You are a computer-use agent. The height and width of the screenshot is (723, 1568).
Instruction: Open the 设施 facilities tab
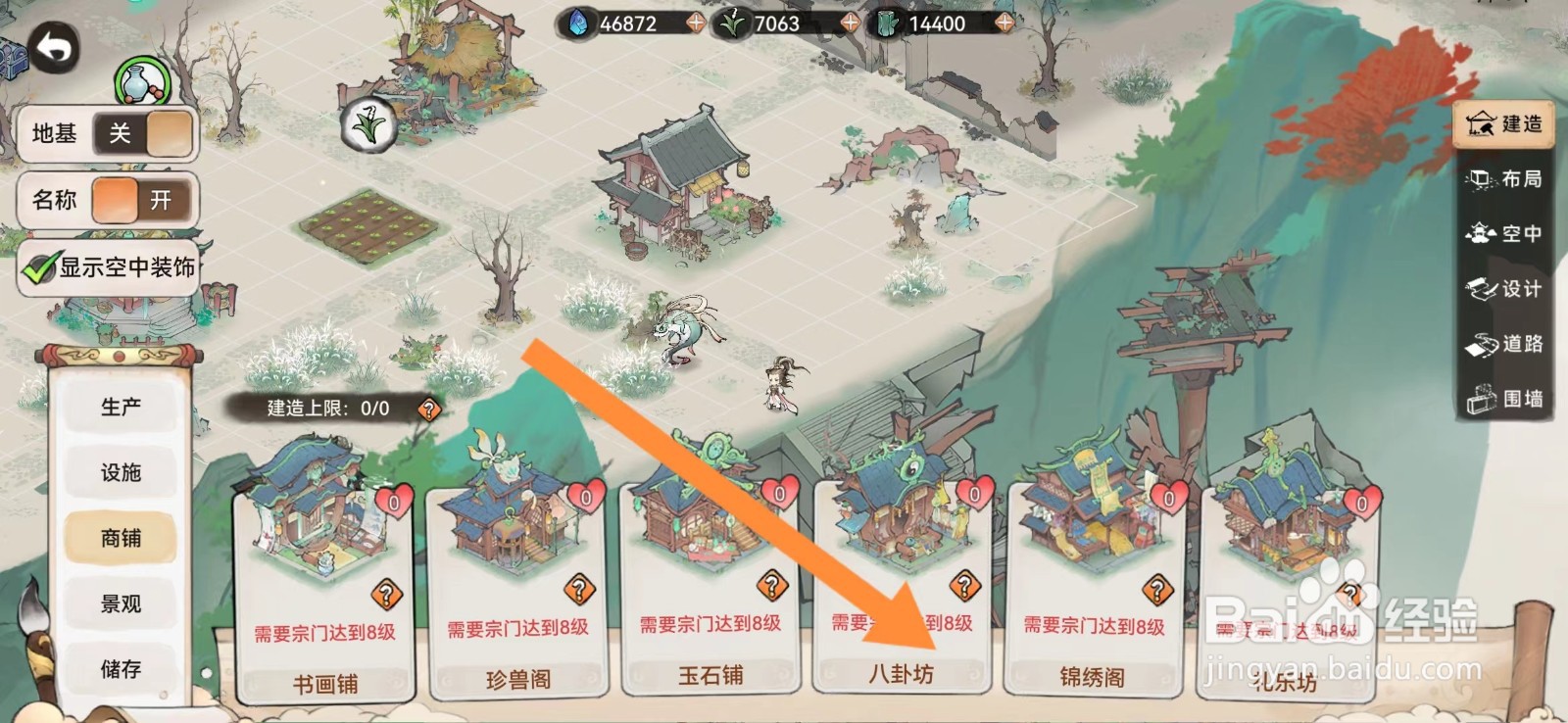(x=120, y=471)
